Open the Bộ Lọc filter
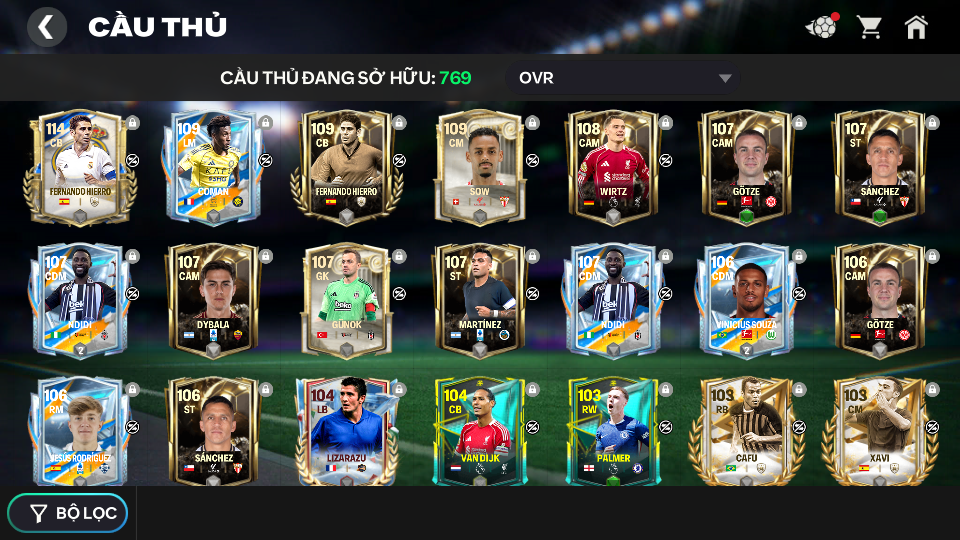Screen dimensions: 960x540 coord(68,513)
